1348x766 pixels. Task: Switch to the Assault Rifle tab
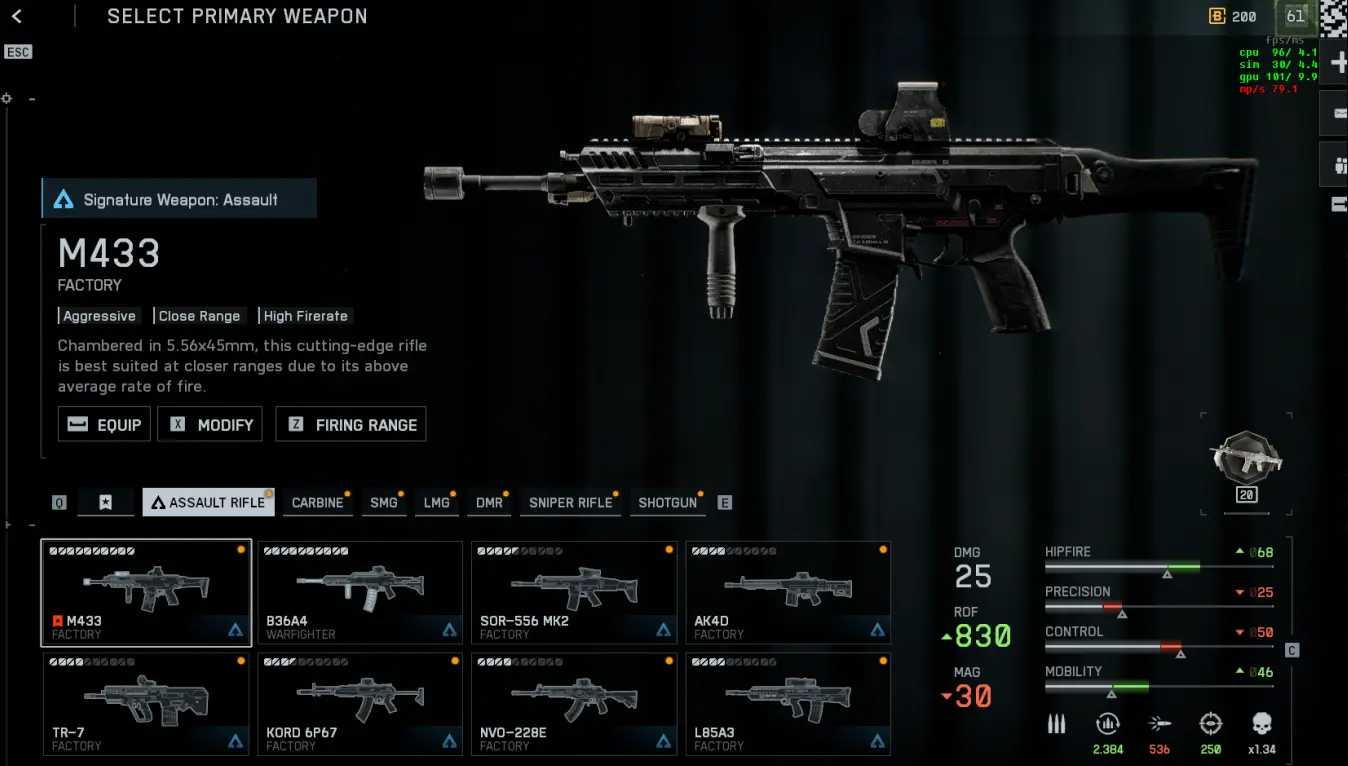(x=208, y=502)
